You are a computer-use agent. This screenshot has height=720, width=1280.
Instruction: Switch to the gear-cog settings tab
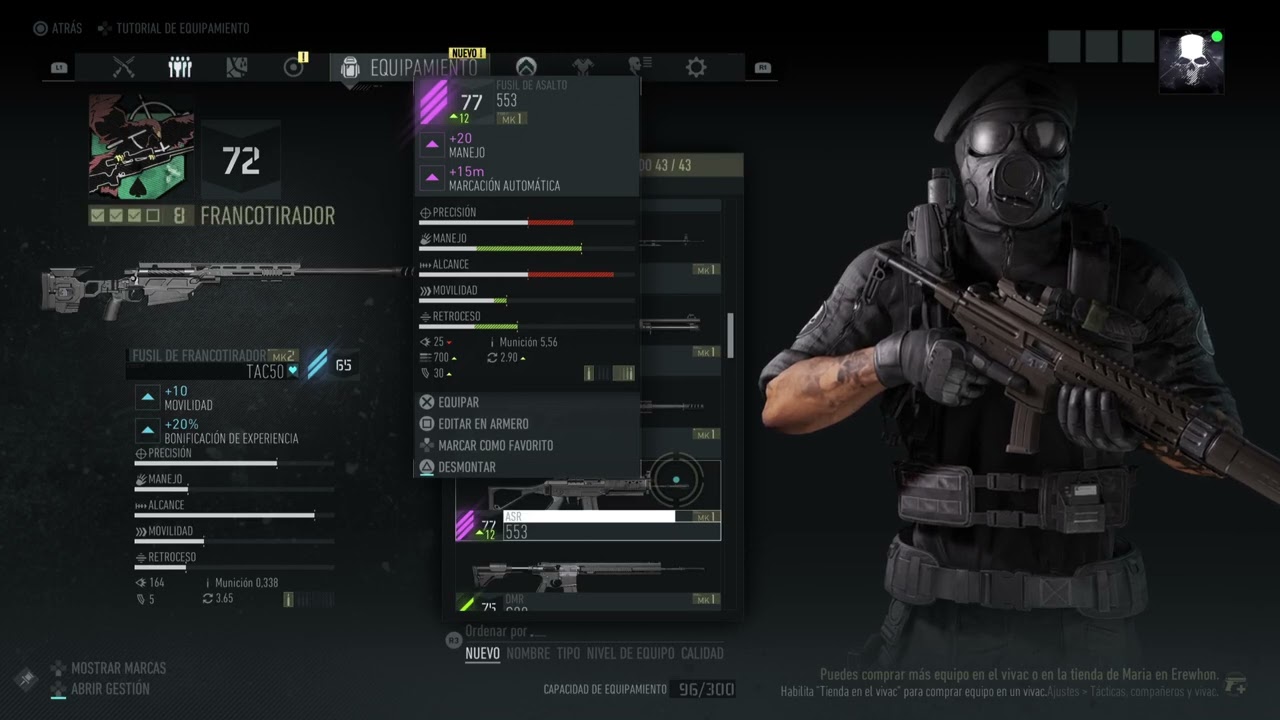696,67
